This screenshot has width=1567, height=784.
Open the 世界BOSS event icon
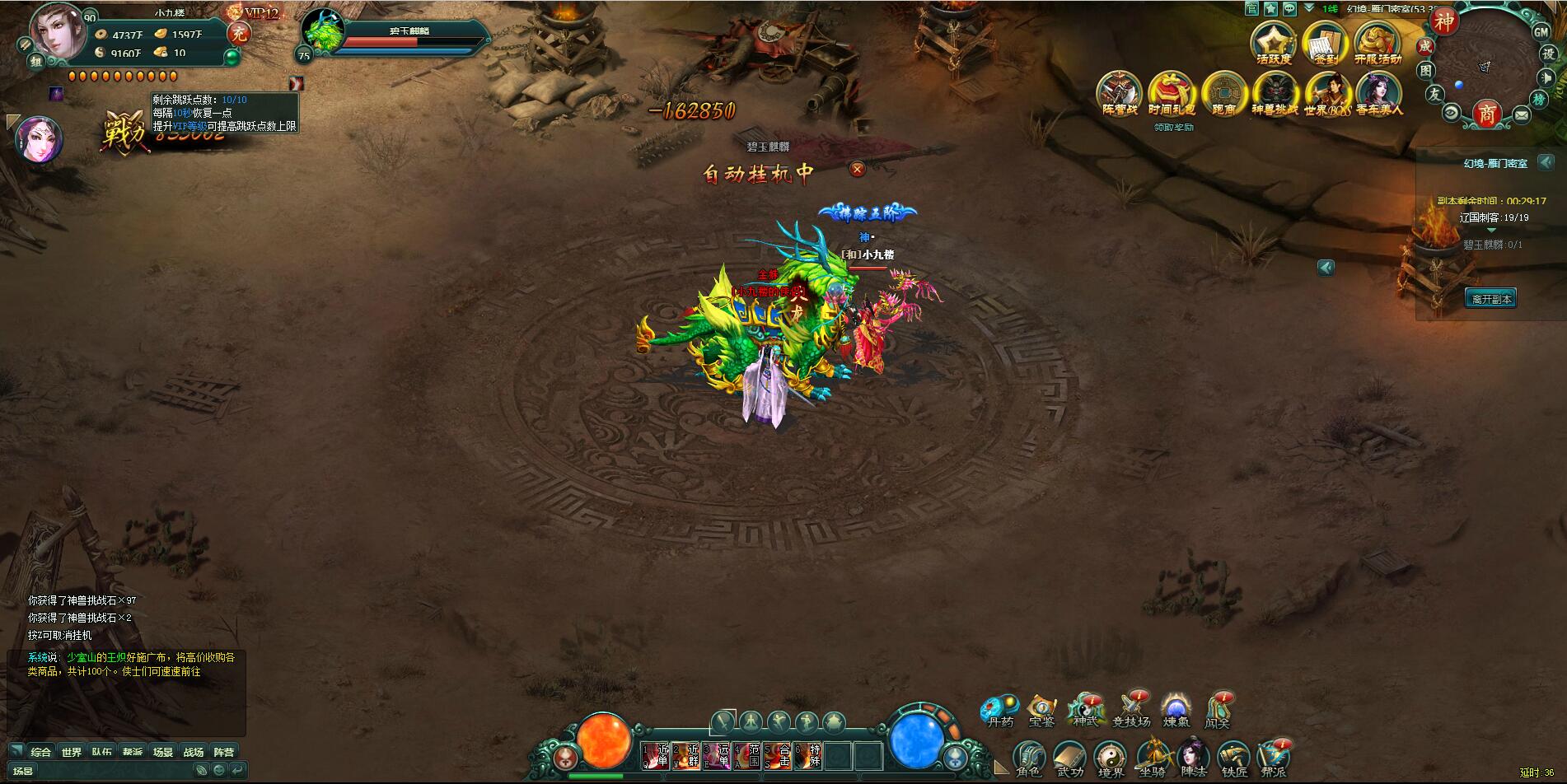1326,93
